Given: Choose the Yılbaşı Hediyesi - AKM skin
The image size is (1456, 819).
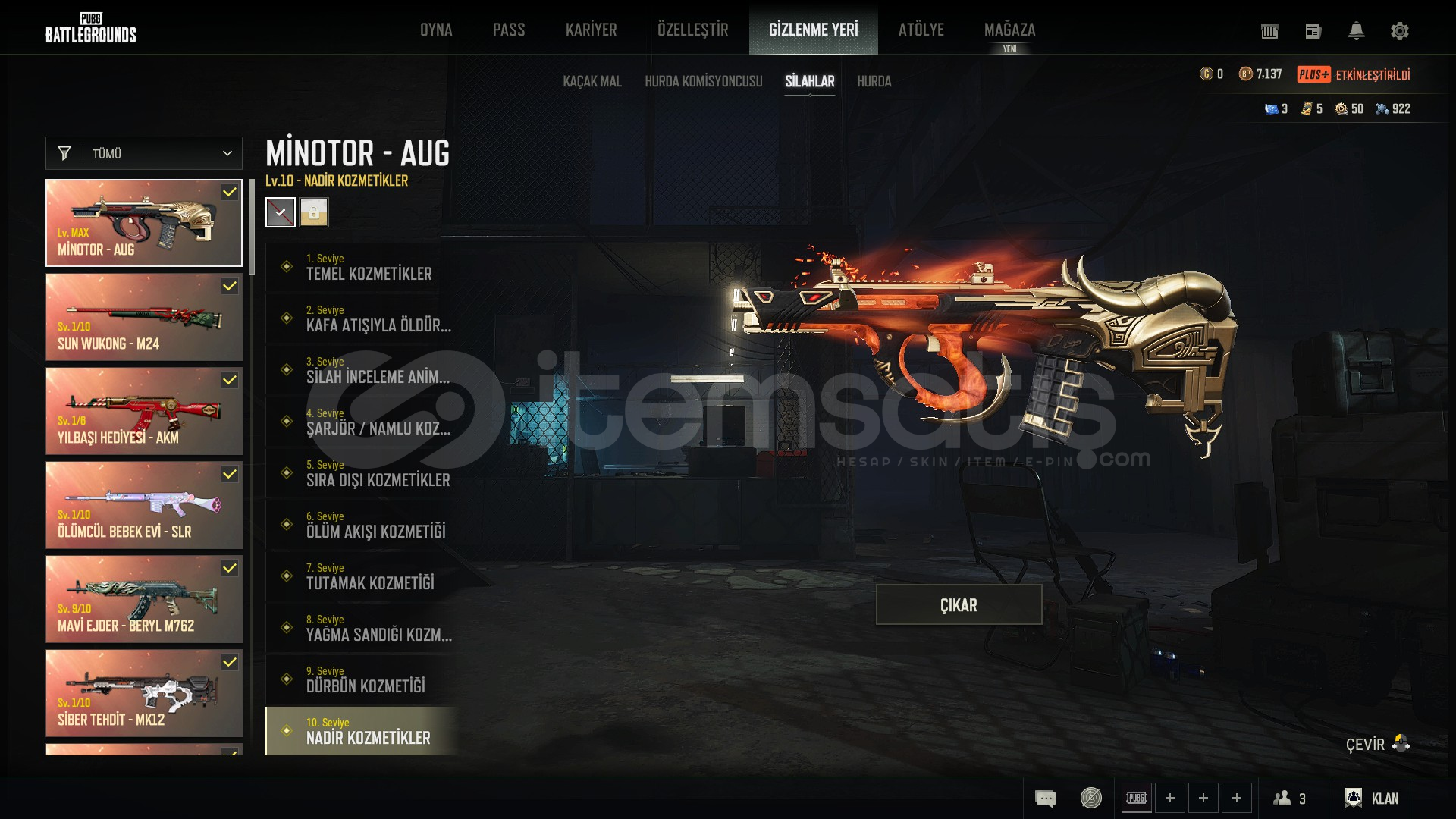Looking at the screenshot, I should (144, 411).
